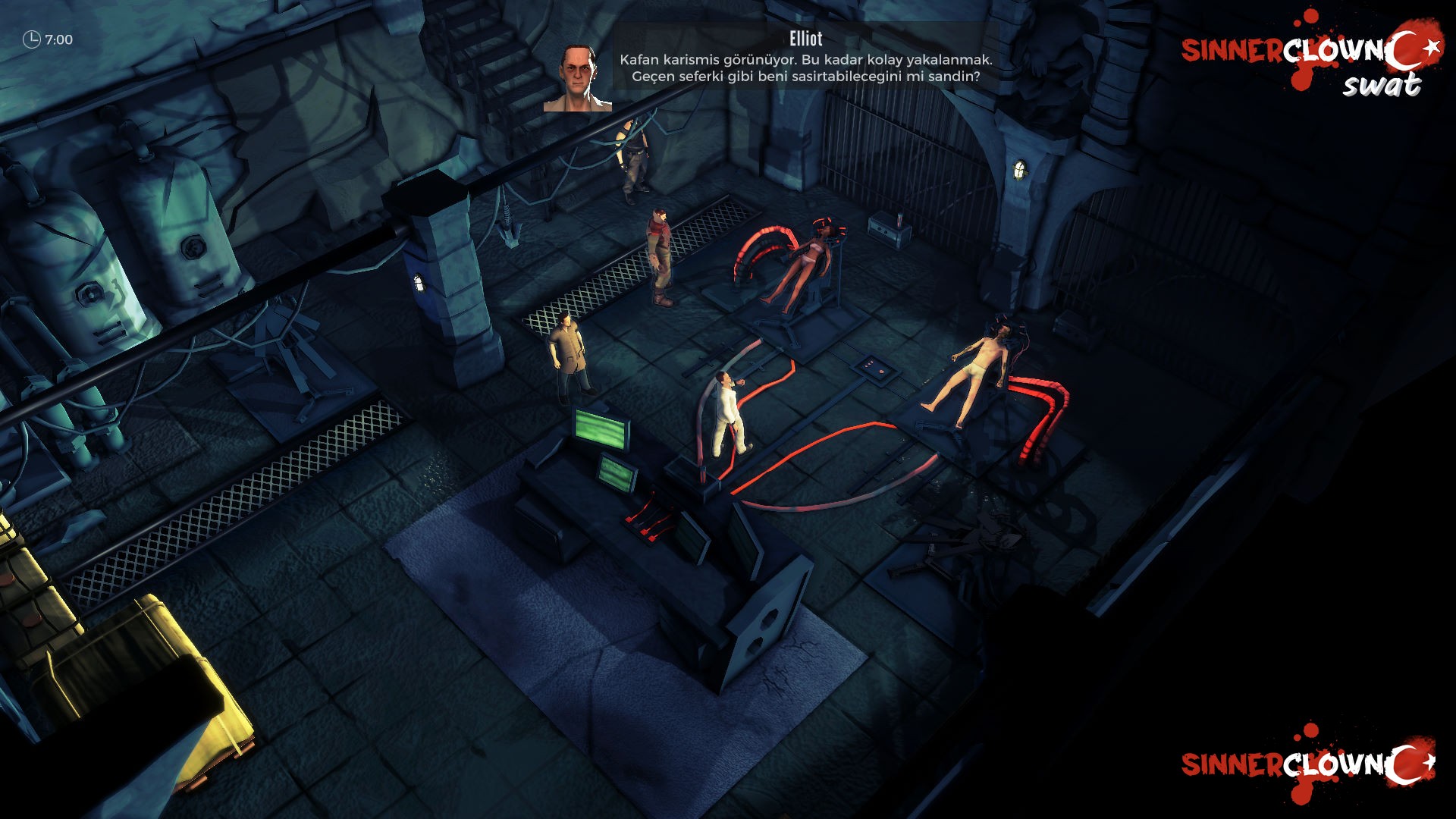Click Elliot's dialogue portrait
1456x819 pixels.
[577, 78]
